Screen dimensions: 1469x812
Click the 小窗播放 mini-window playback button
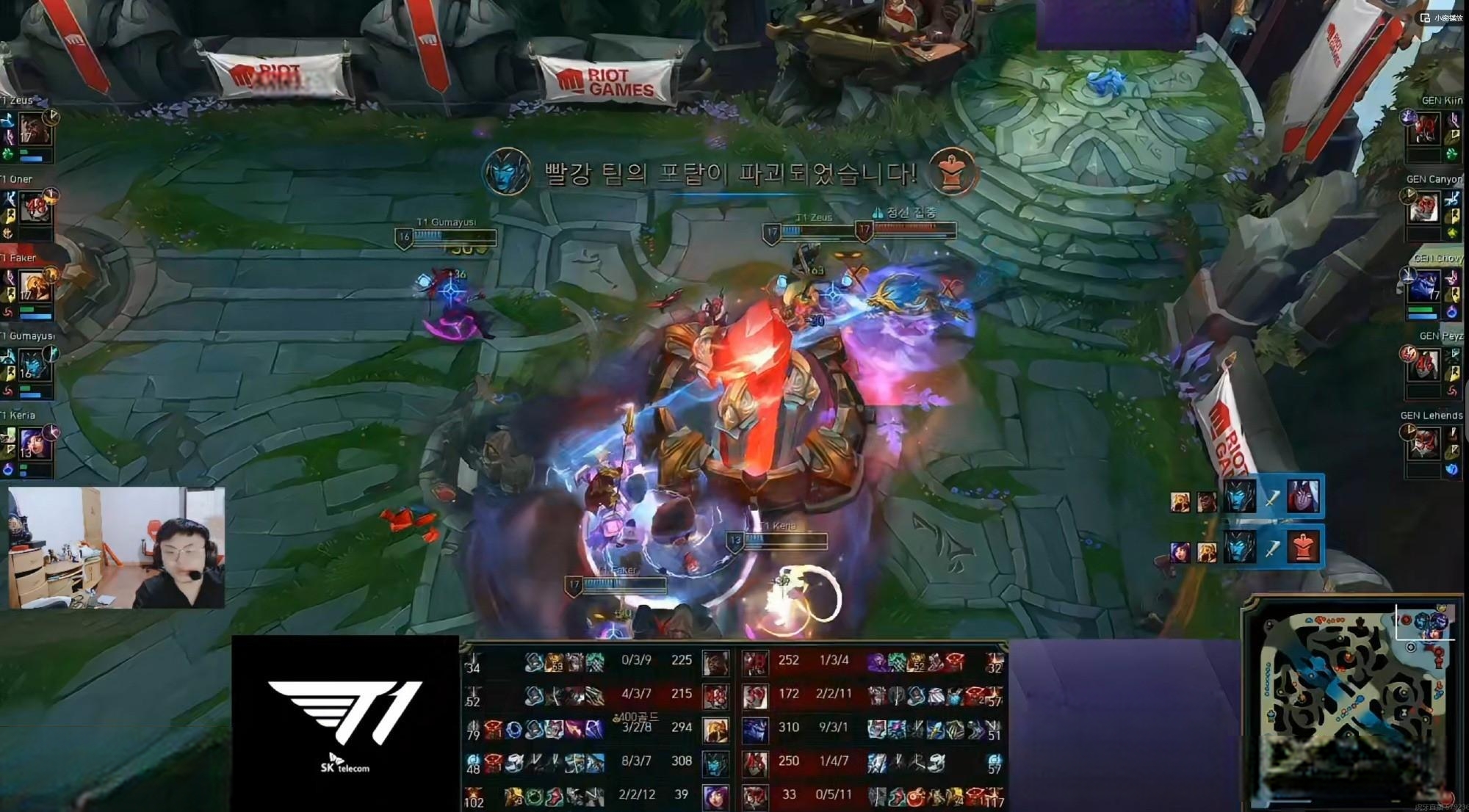(1442, 18)
